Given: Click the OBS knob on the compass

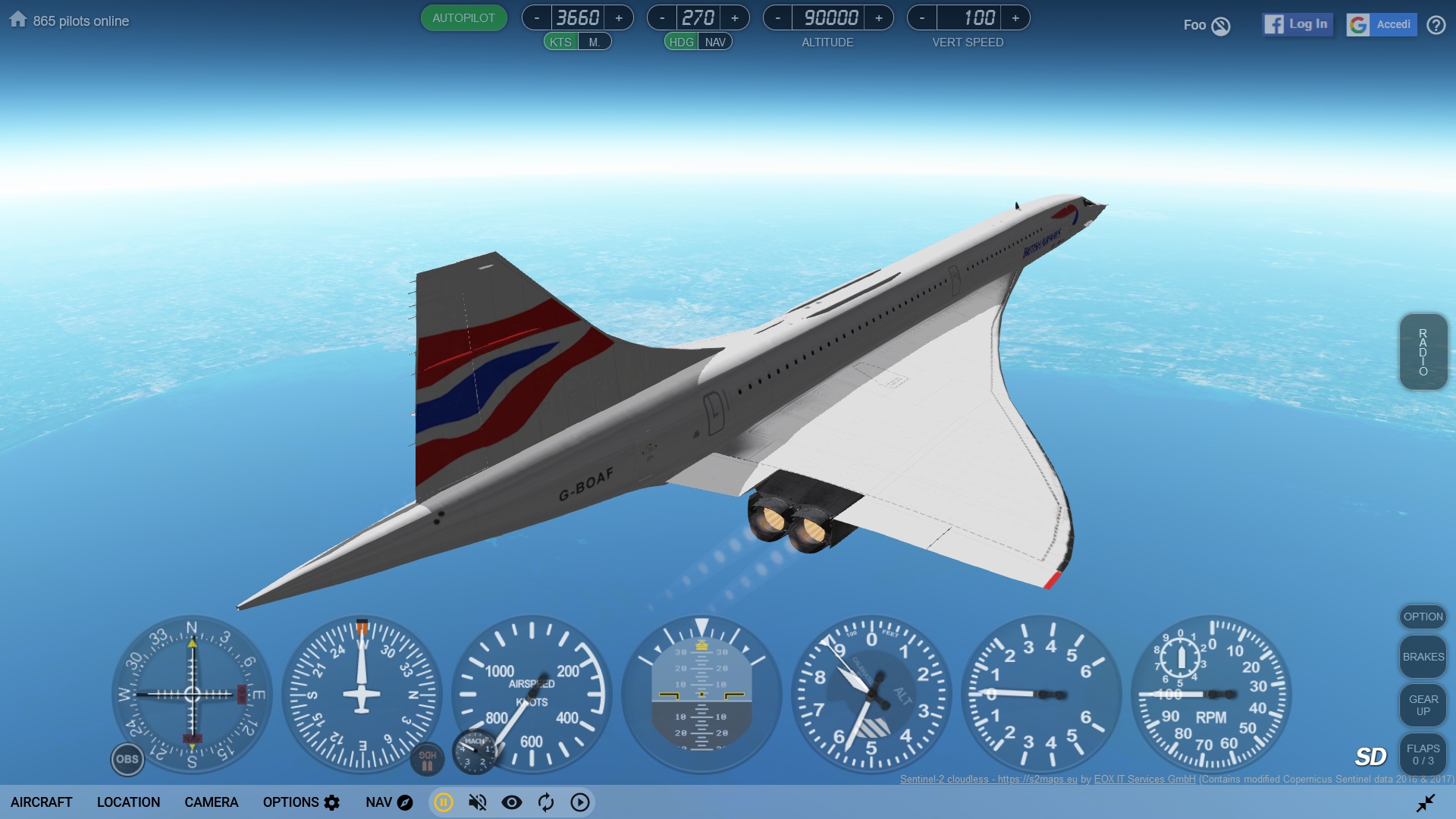Looking at the screenshot, I should pos(127,759).
